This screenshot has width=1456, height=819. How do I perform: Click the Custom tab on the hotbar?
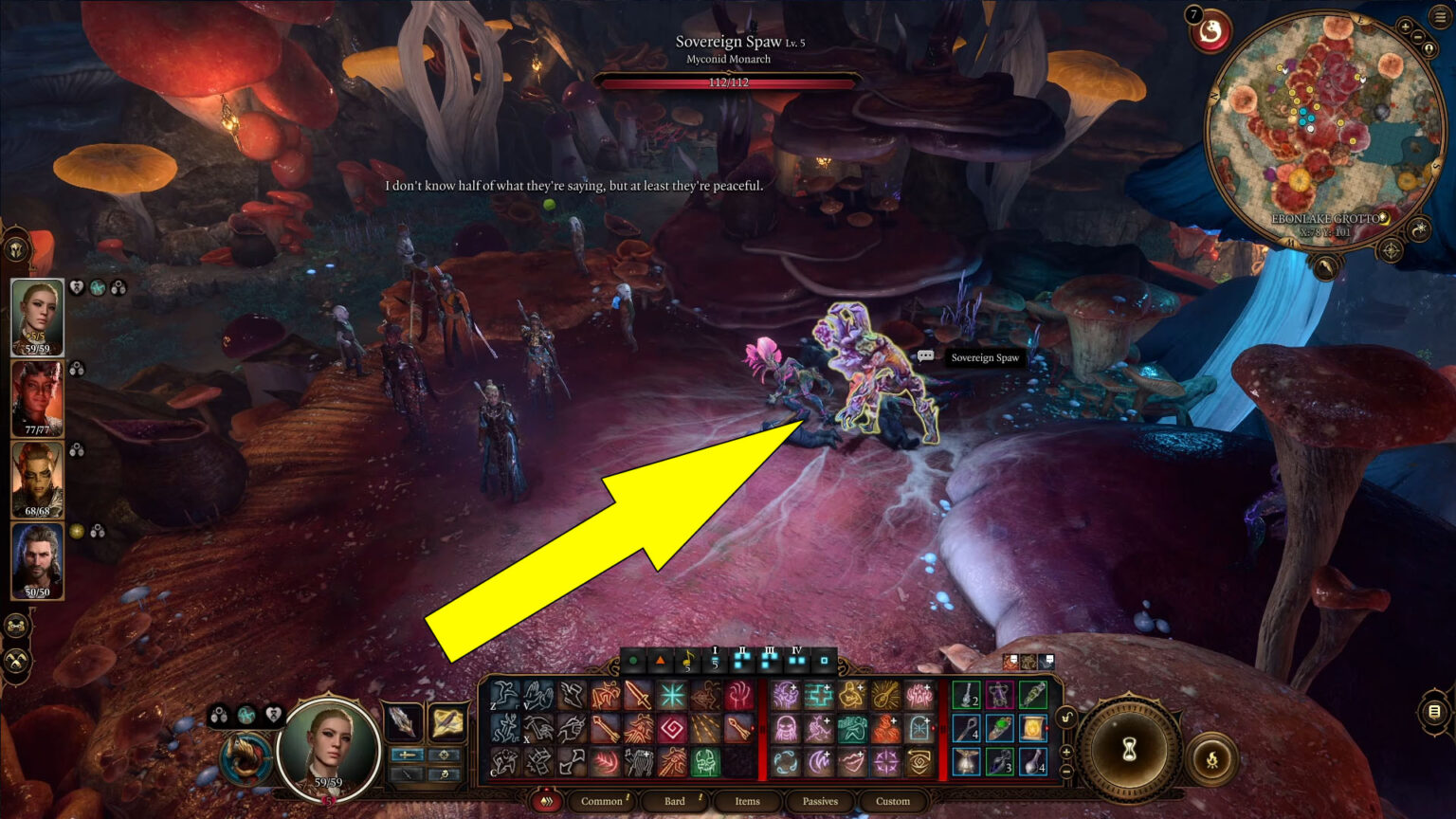coord(893,801)
